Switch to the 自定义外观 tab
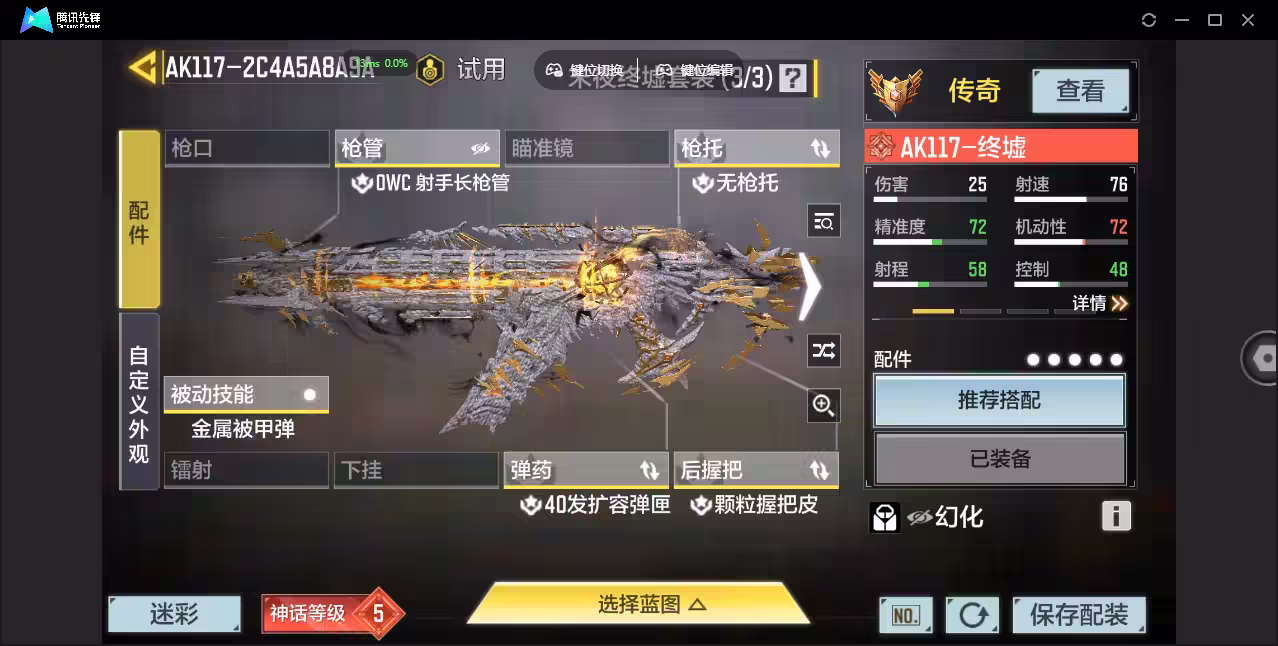Image resolution: width=1278 pixels, height=646 pixels. pos(139,403)
